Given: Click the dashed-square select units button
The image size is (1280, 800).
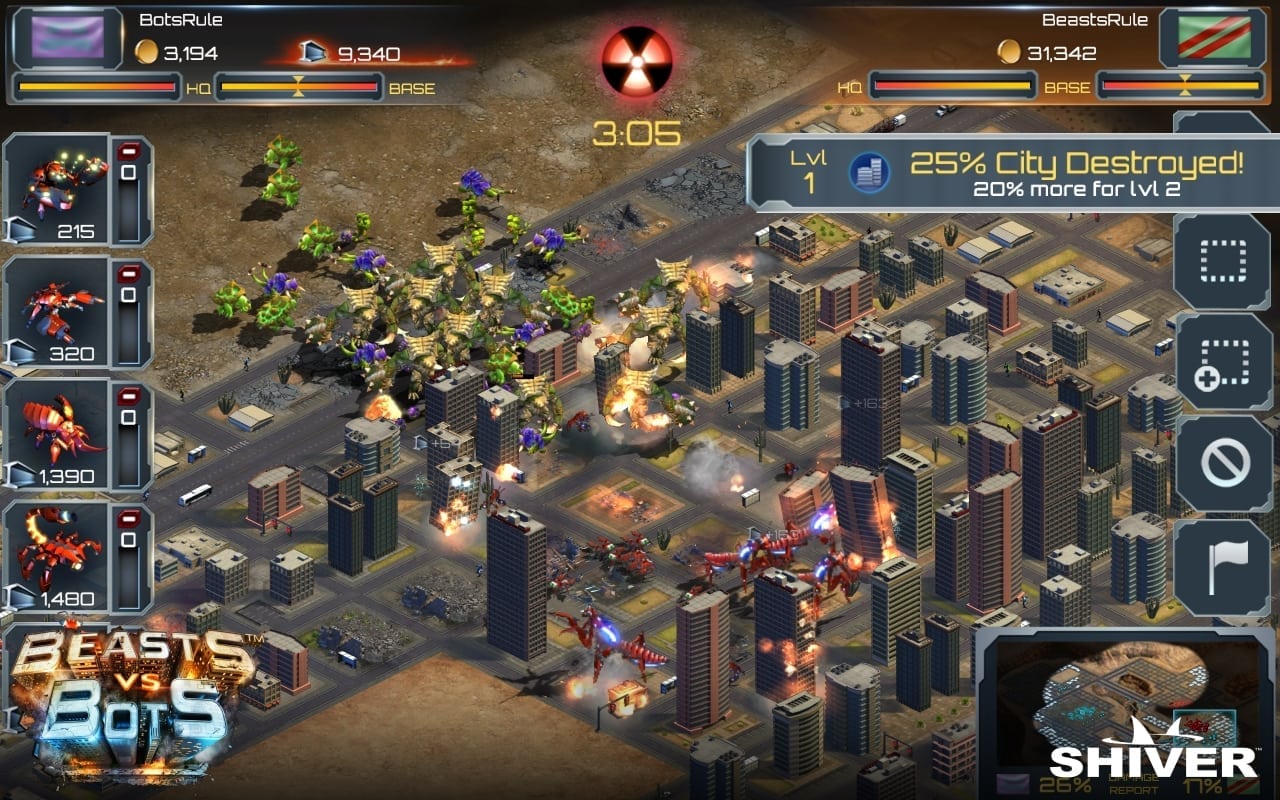Looking at the screenshot, I should 1222,261.
